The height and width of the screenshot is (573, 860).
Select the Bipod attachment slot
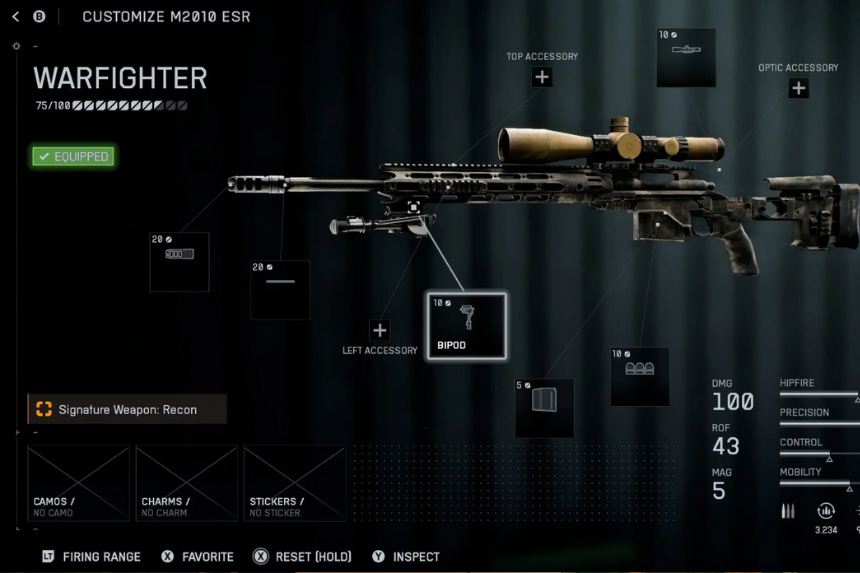[467, 326]
